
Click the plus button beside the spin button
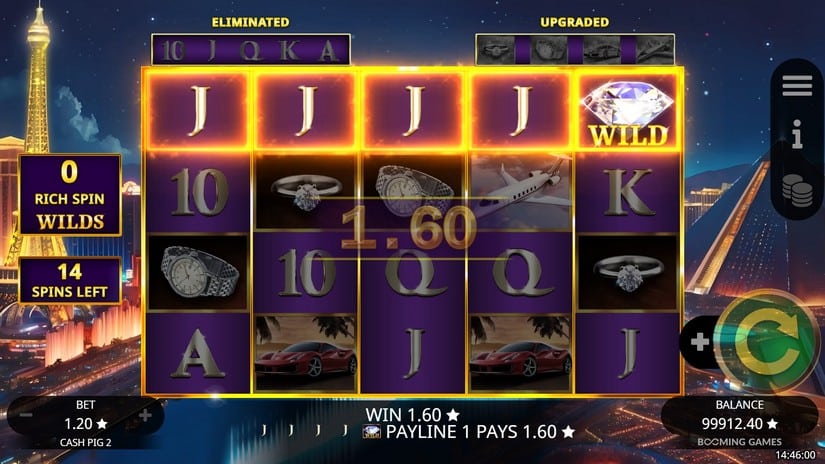click(x=700, y=342)
